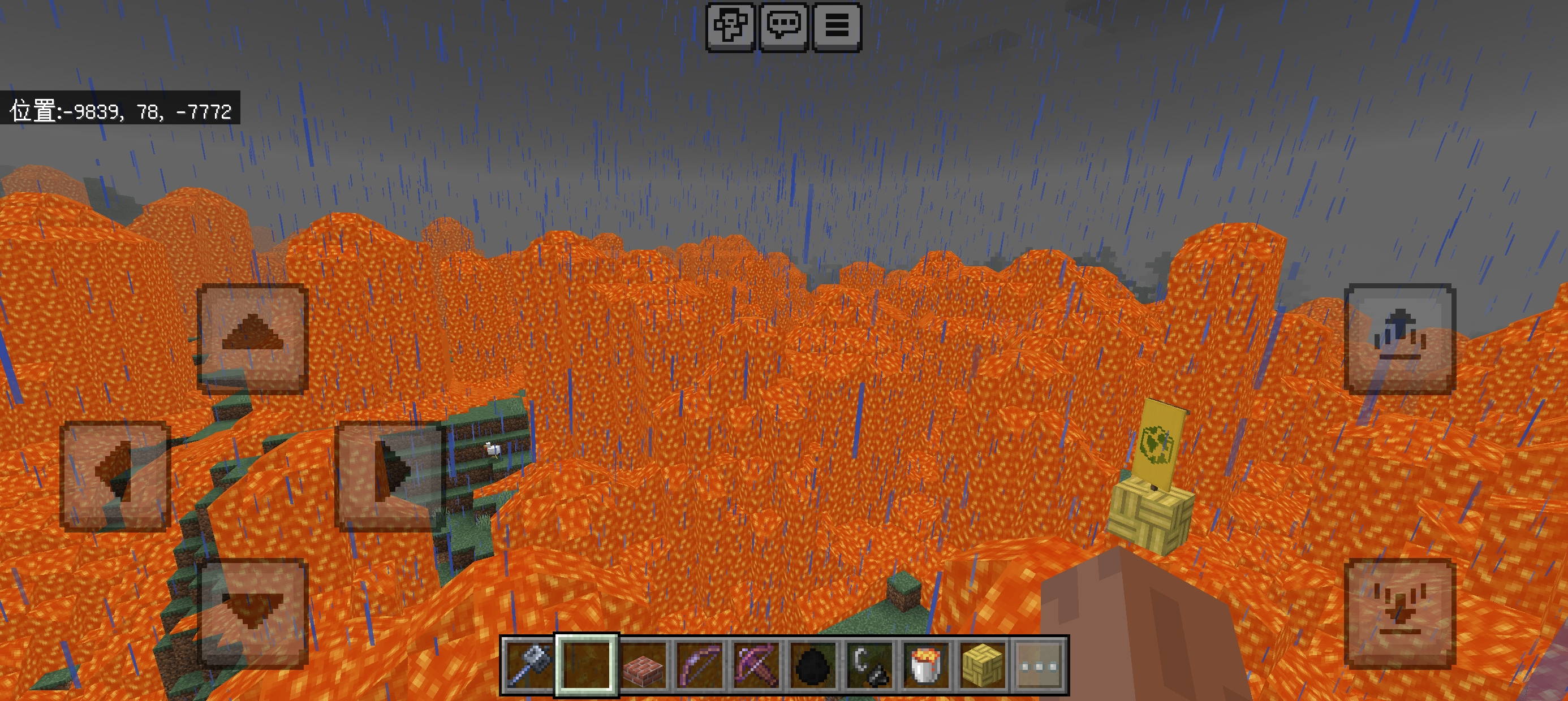Select the brick slab hotbar slot

[643, 665]
